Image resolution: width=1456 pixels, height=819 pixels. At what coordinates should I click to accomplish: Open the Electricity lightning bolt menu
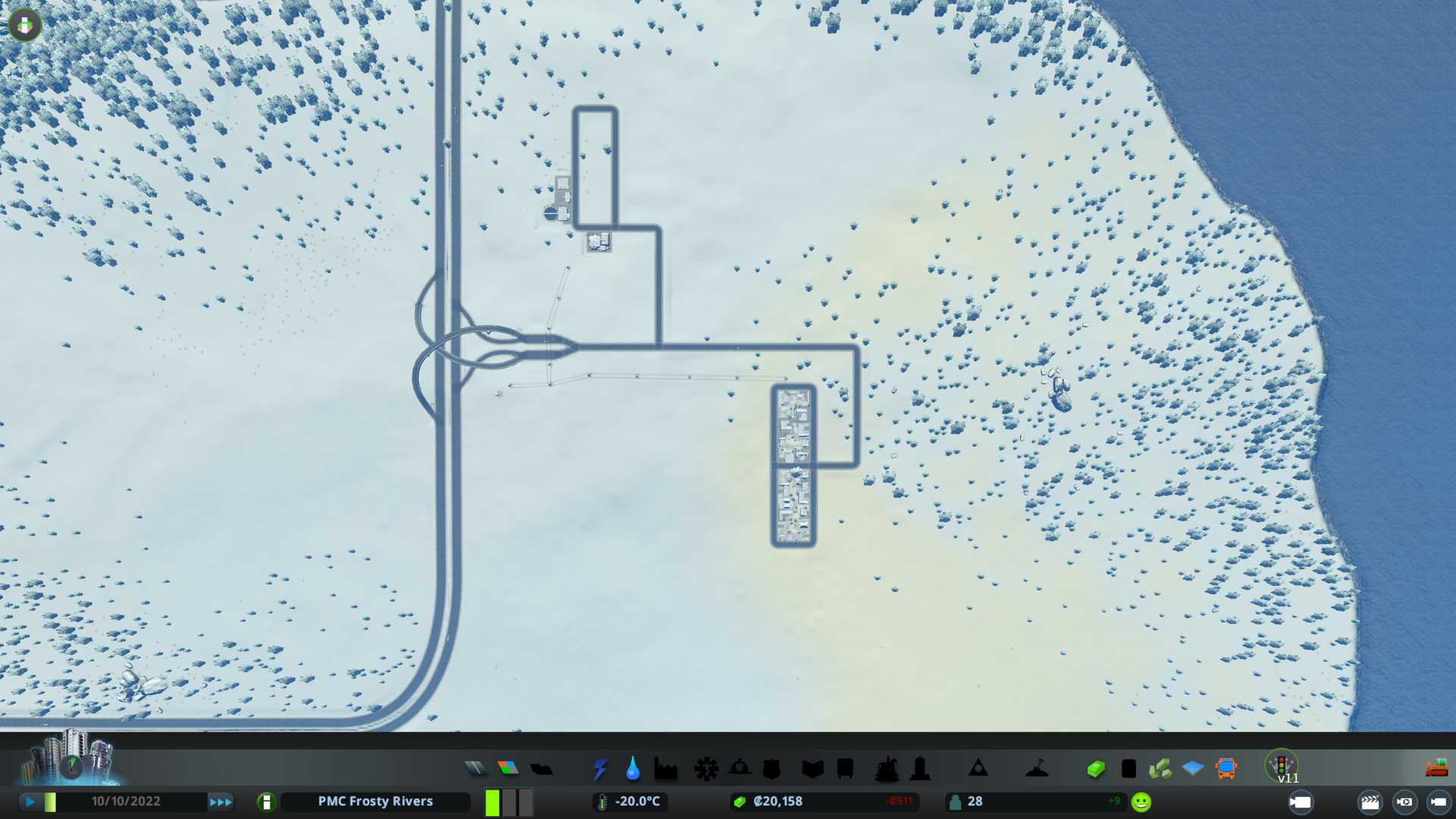point(600,769)
